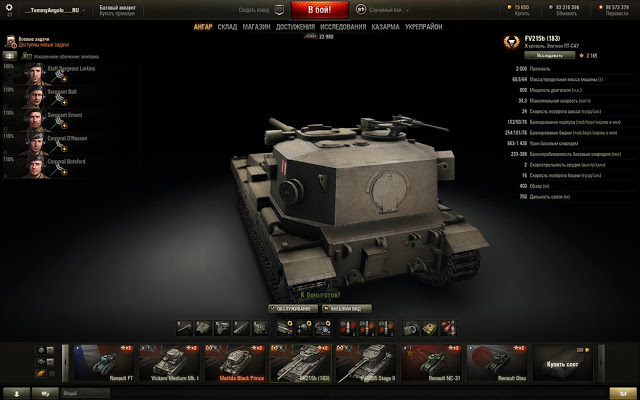The height and width of the screenshot is (400, 640).
Task: Select the Vickers Medium Mk. I tank
Action: click(x=165, y=362)
